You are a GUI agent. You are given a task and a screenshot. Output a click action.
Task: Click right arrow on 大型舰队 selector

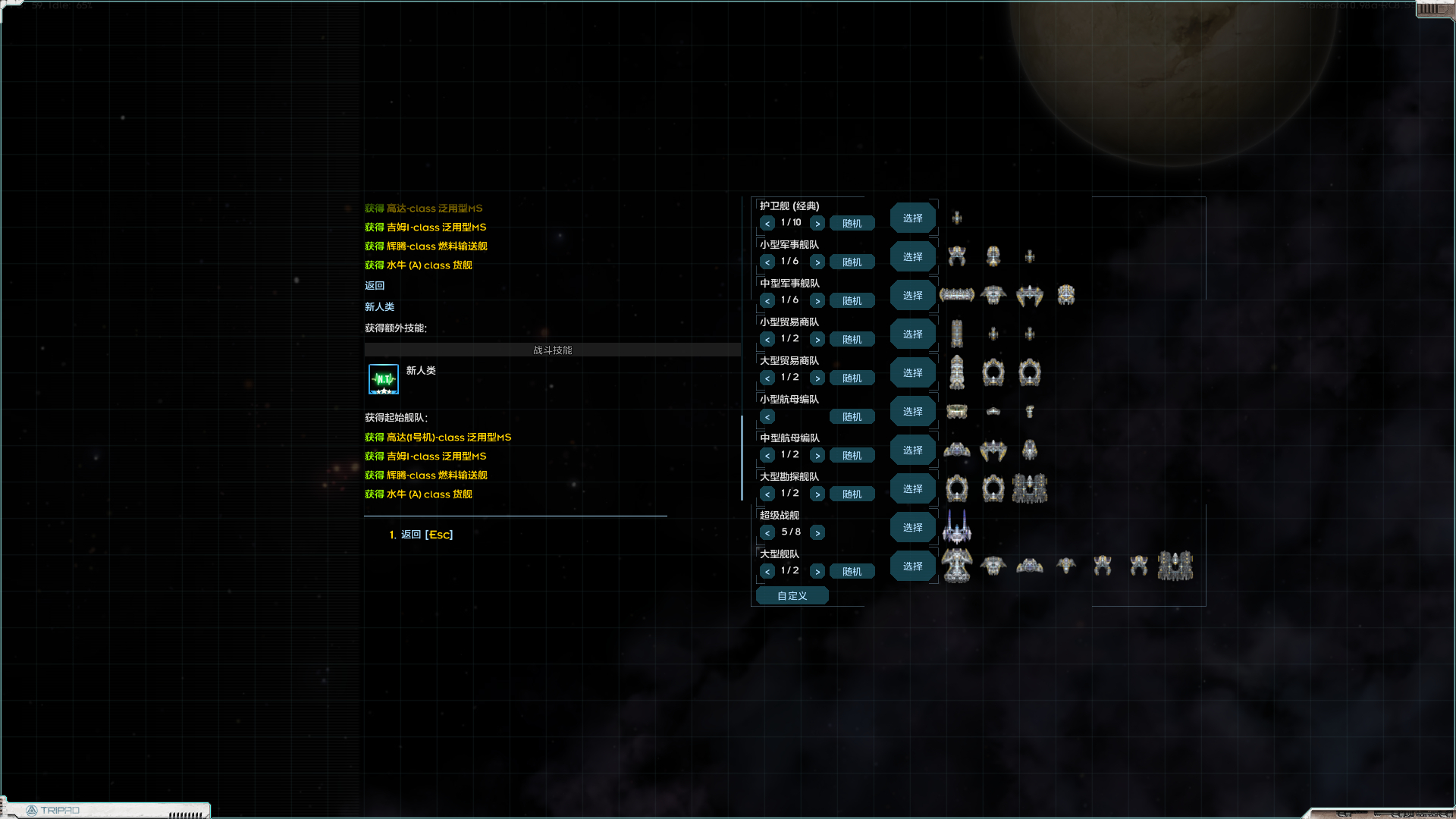[x=817, y=571]
